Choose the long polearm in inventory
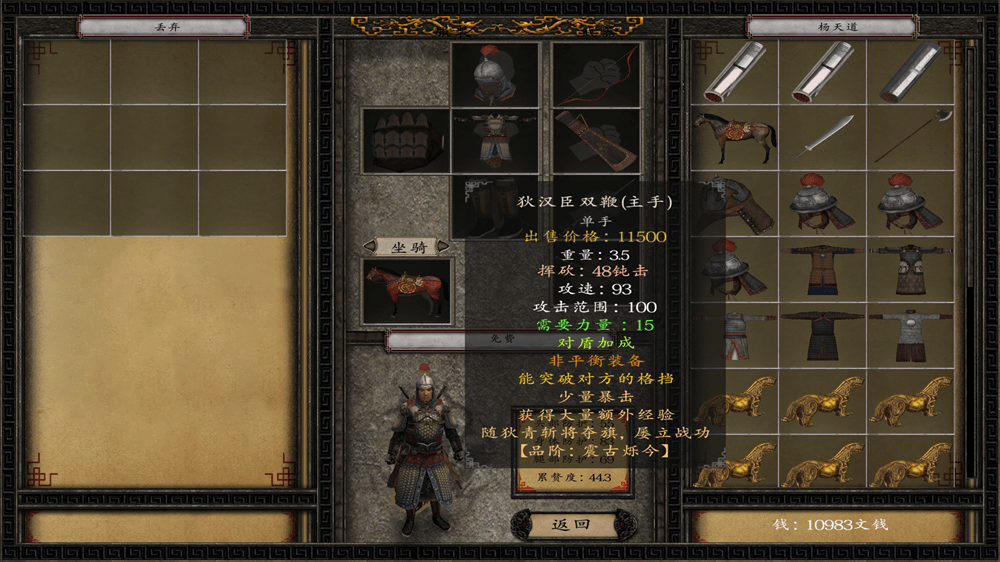 [910, 138]
